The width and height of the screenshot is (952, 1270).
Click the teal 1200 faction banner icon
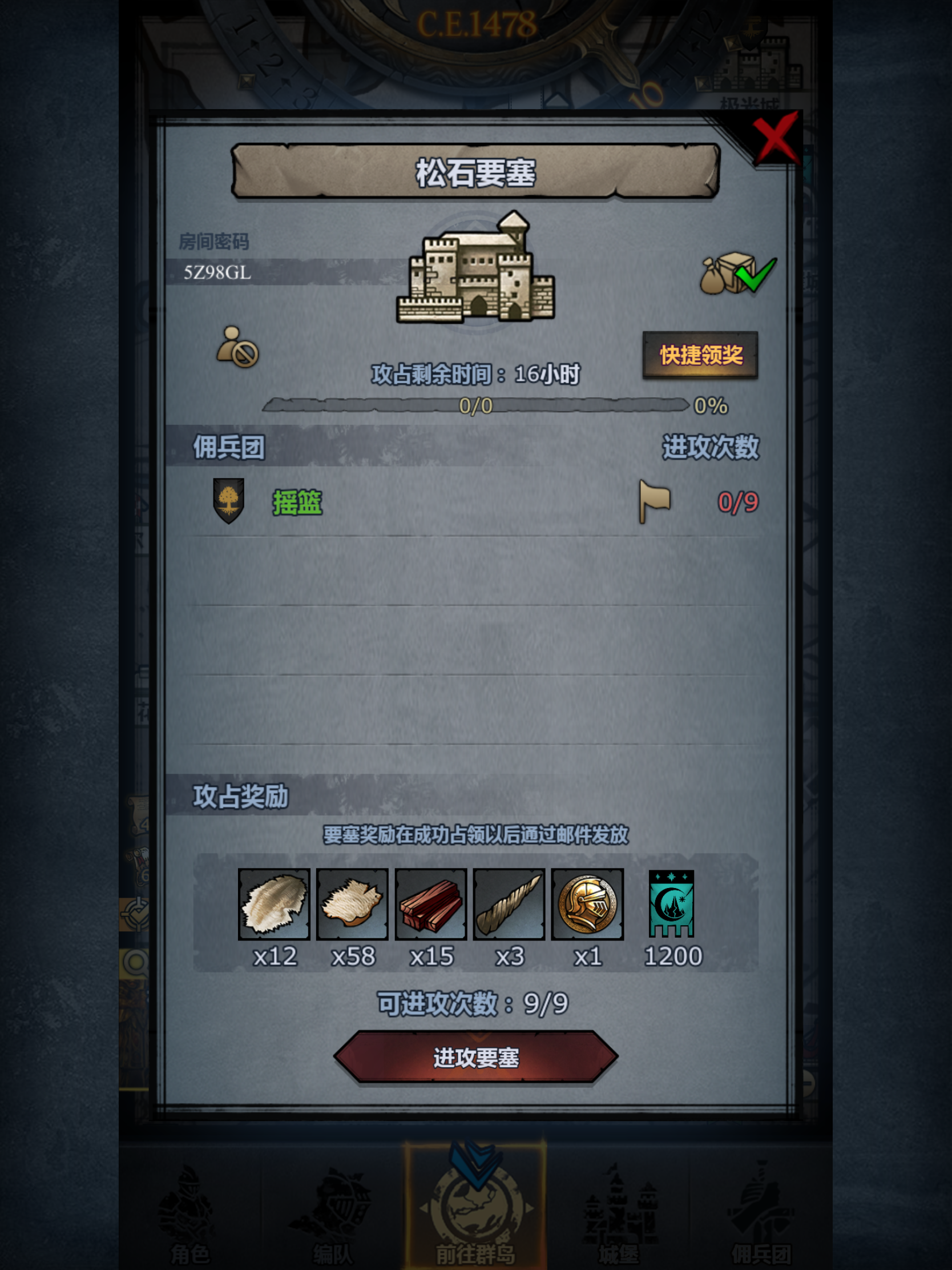tap(671, 903)
